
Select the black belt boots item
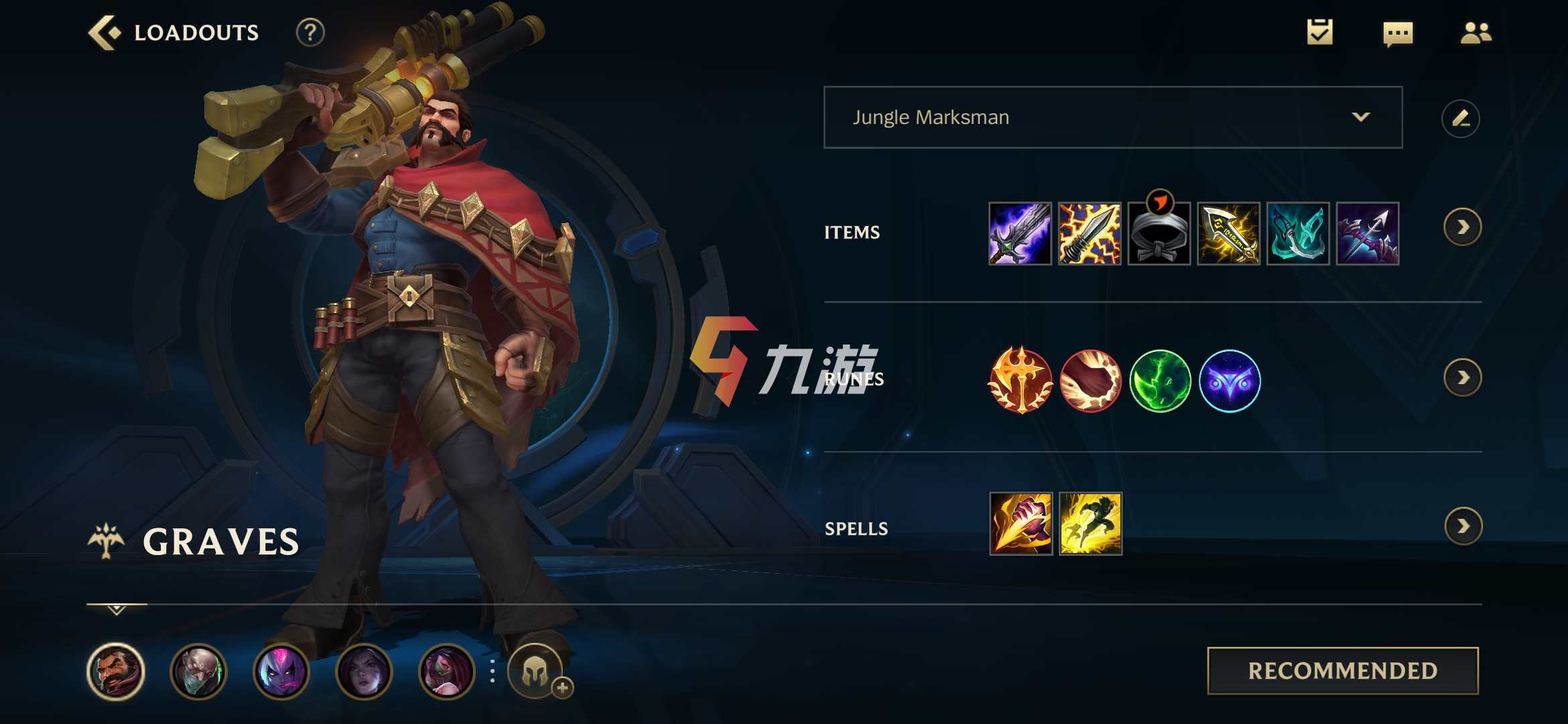pyautogui.click(x=1159, y=234)
